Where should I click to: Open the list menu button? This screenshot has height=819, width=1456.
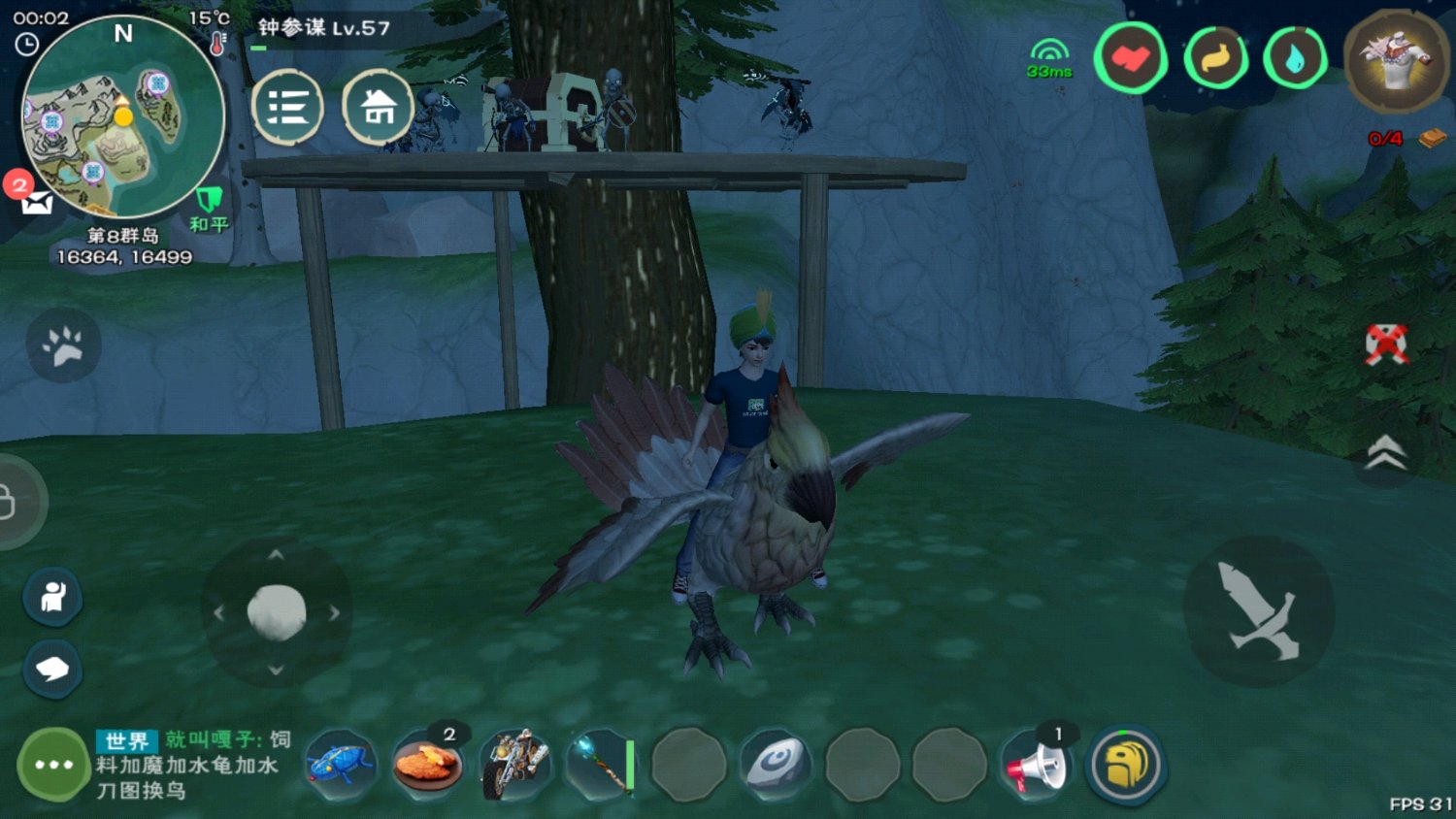click(287, 107)
